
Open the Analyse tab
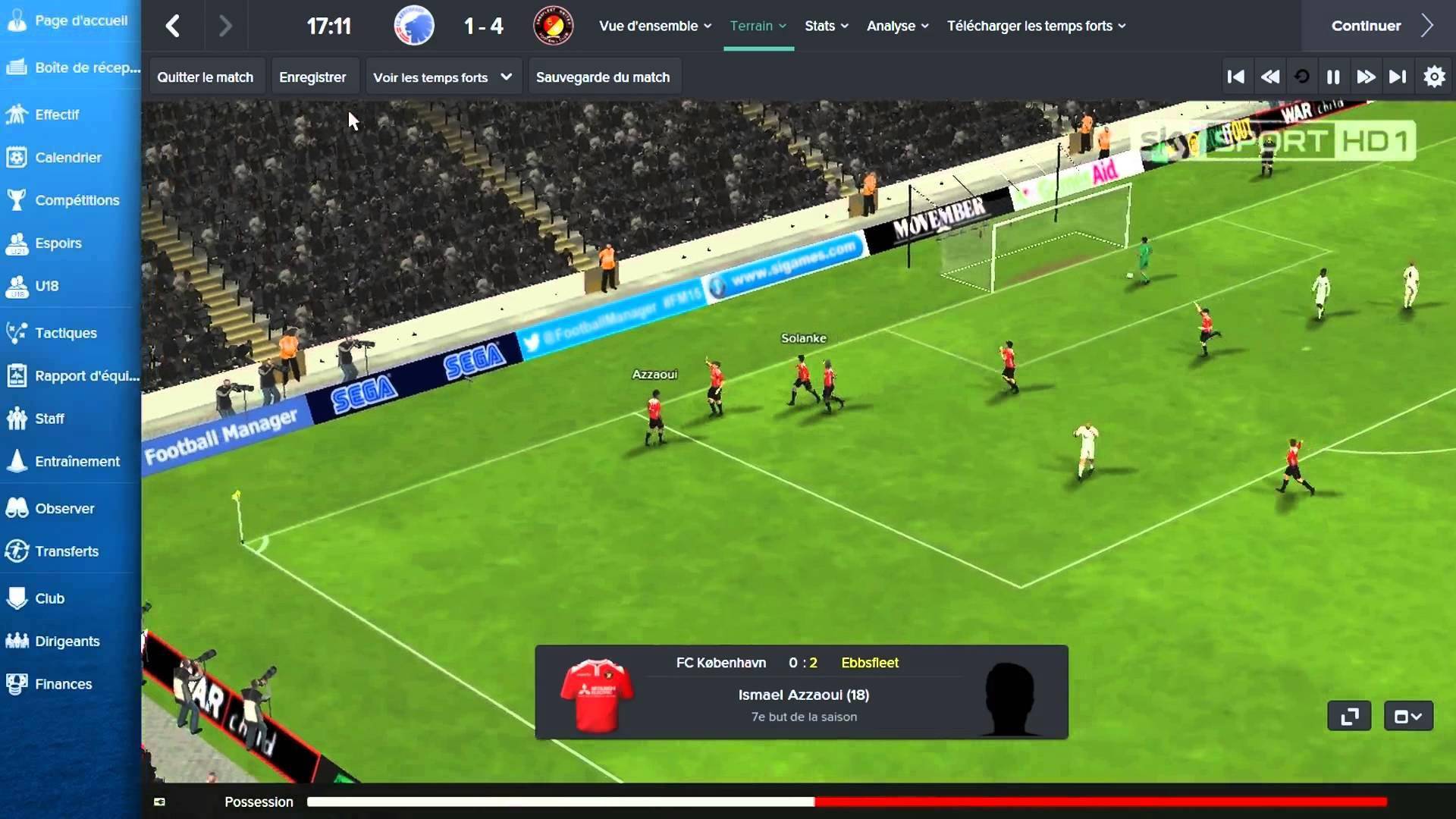(897, 26)
